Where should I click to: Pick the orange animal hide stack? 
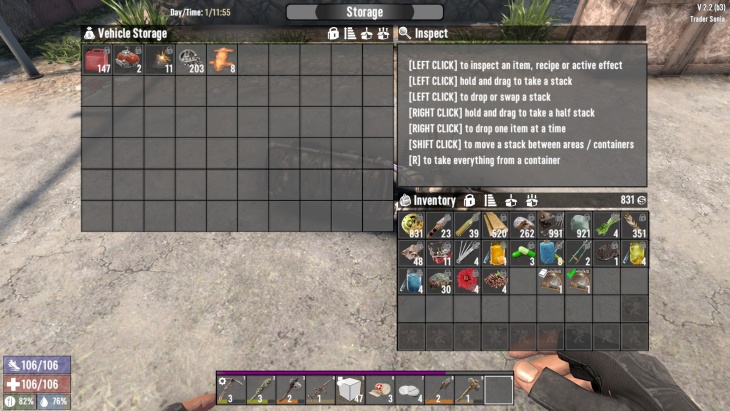pos(222,61)
